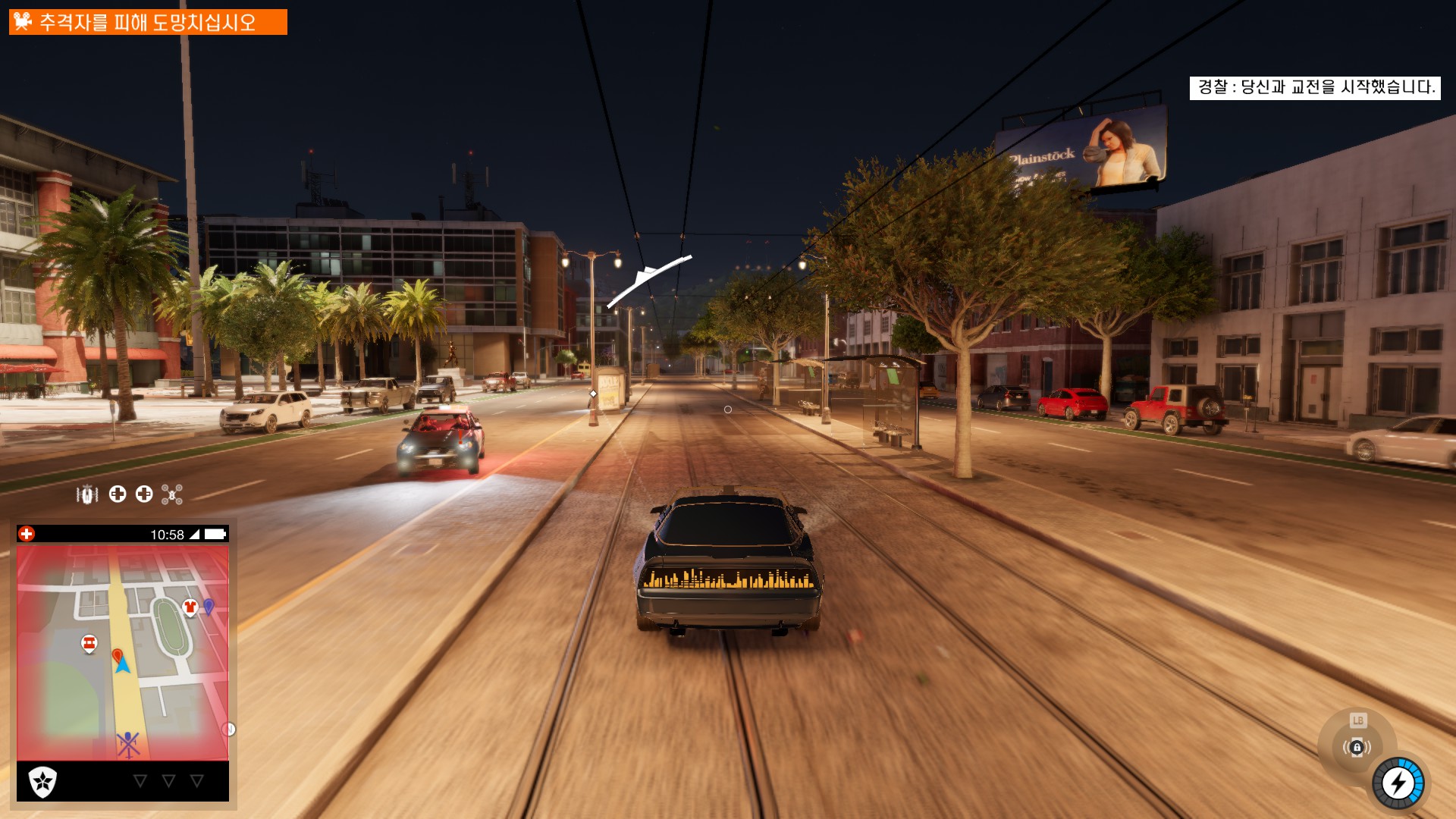Click the red cross icon above the minimap
The height and width of the screenshot is (819, 1456).
pos(27,534)
